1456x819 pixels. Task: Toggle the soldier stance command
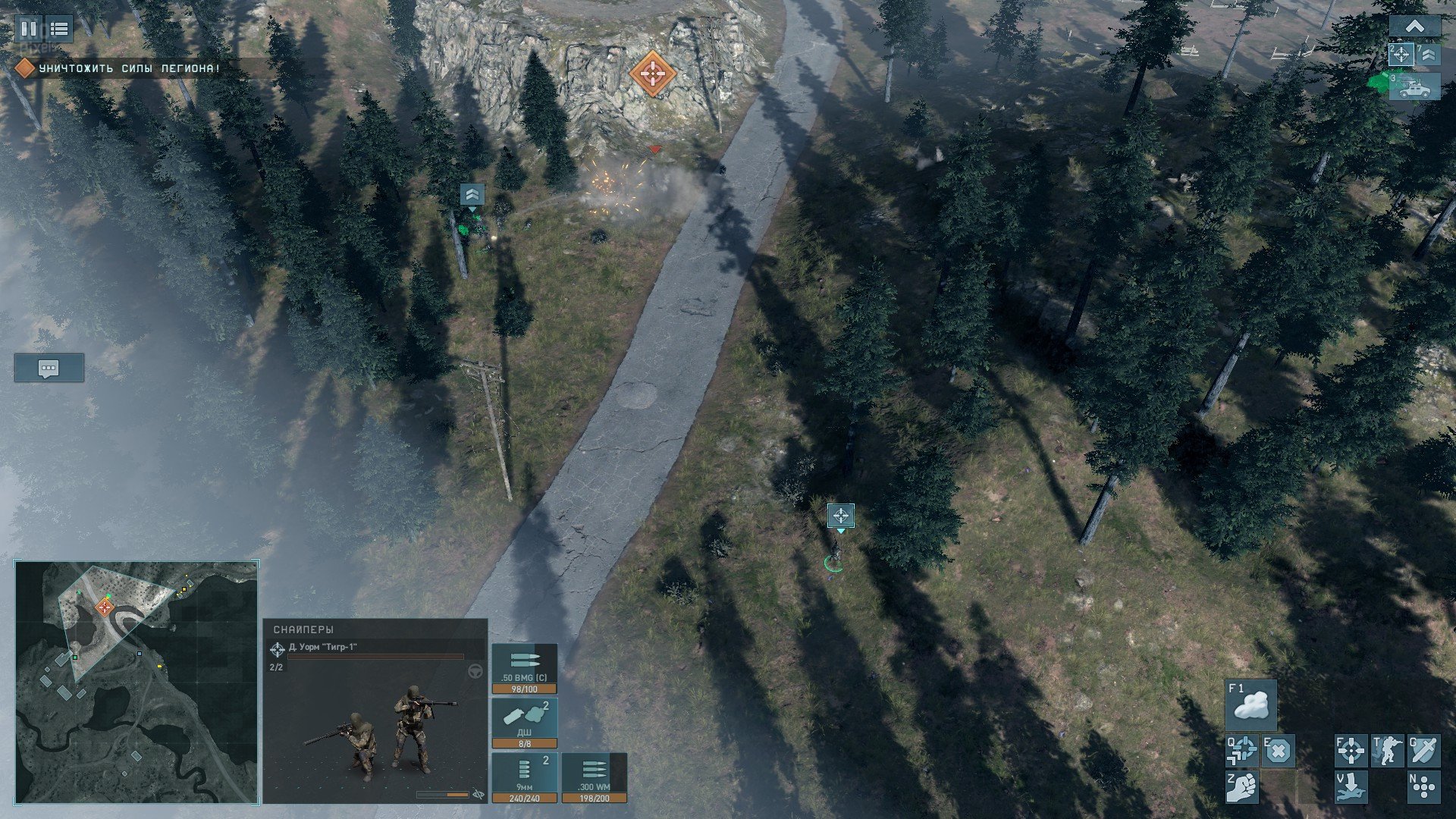pyautogui.click(x=1387, y=751)
